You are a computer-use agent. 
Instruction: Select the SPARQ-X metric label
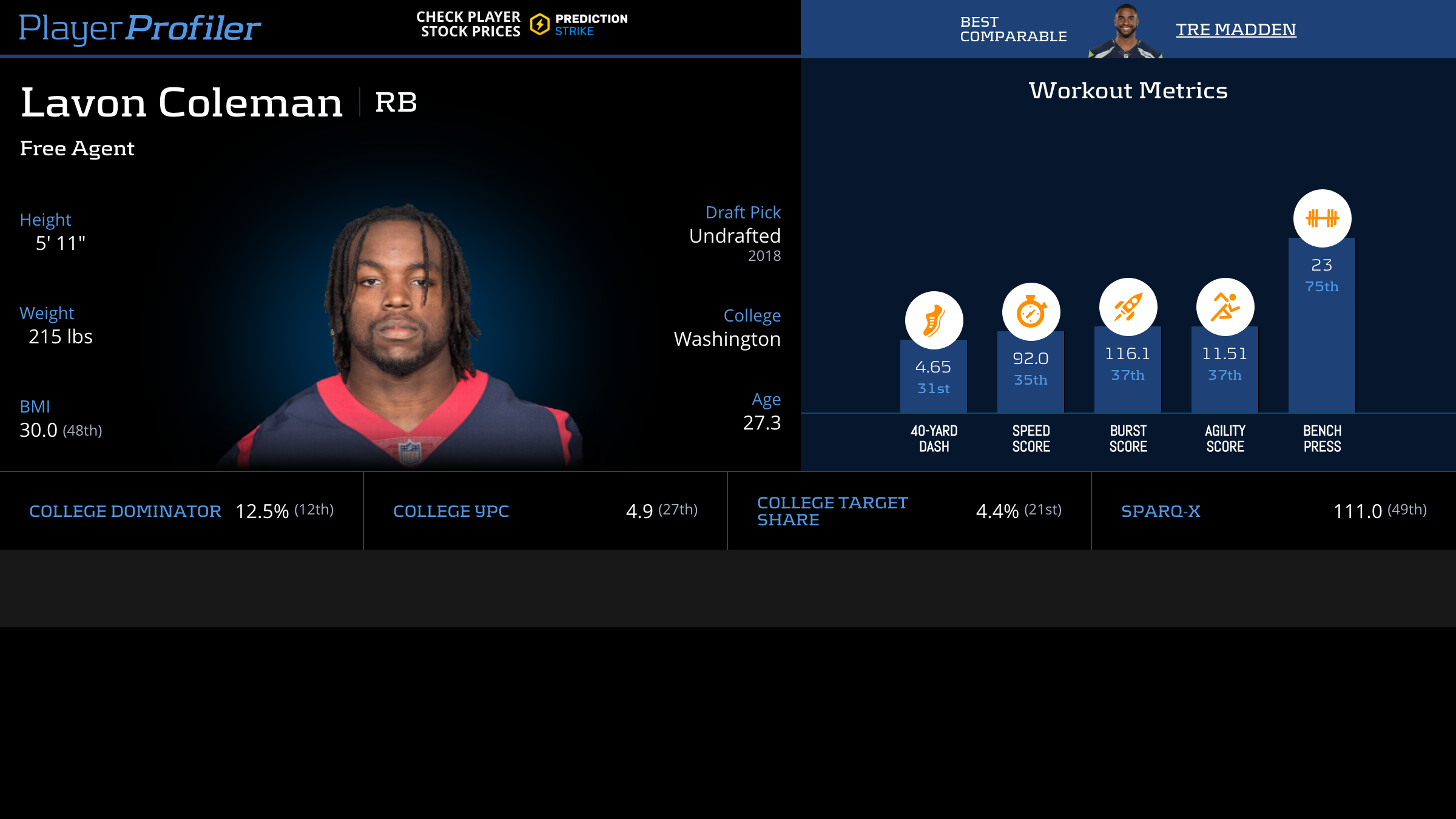[x=1161, y=511]
